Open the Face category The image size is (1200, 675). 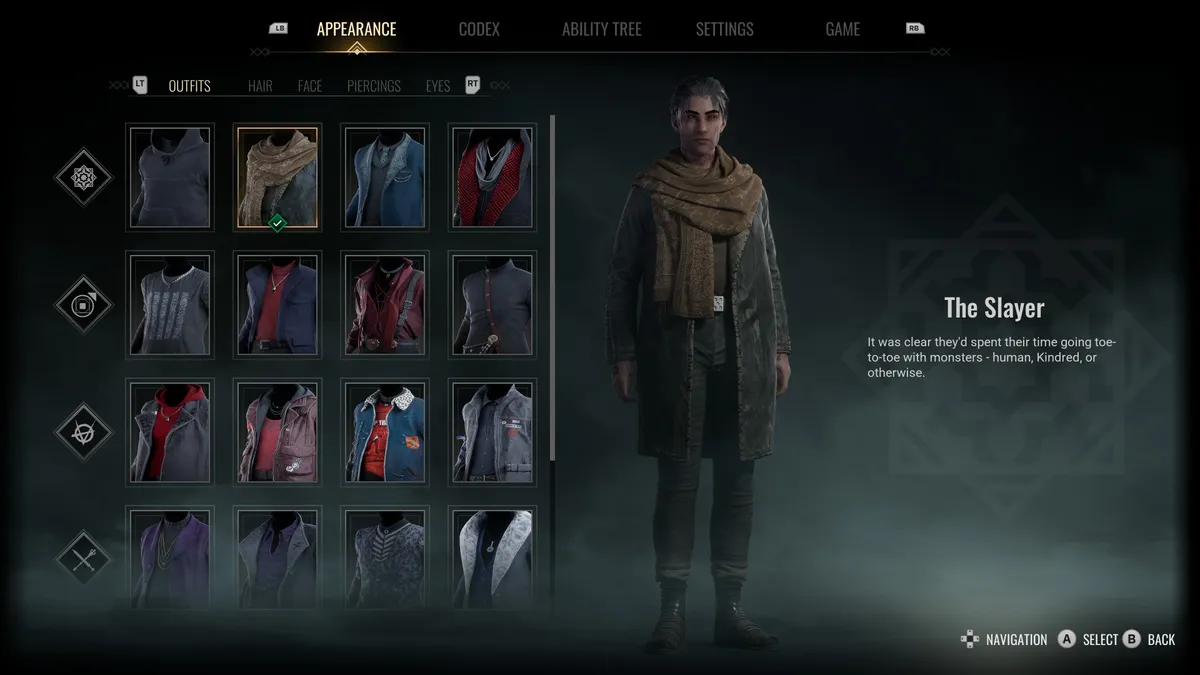point(310,86)
